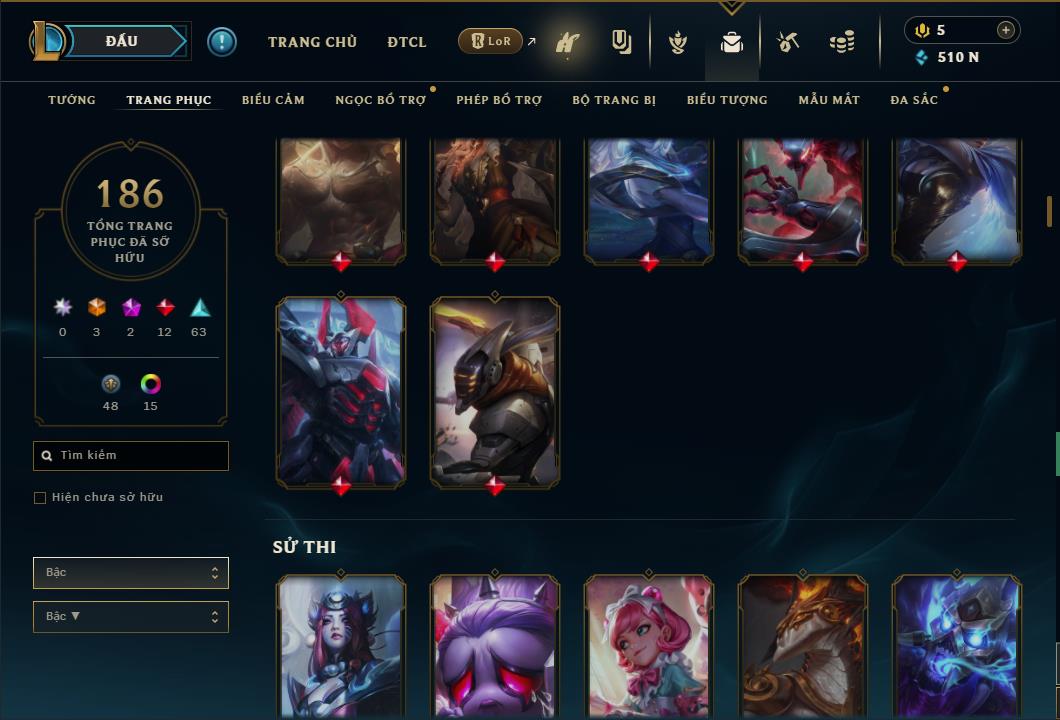Viewport: 1060px width, 720px height.
Task: Select the BIỂU CẢM tab
Action: coord(273,100)
